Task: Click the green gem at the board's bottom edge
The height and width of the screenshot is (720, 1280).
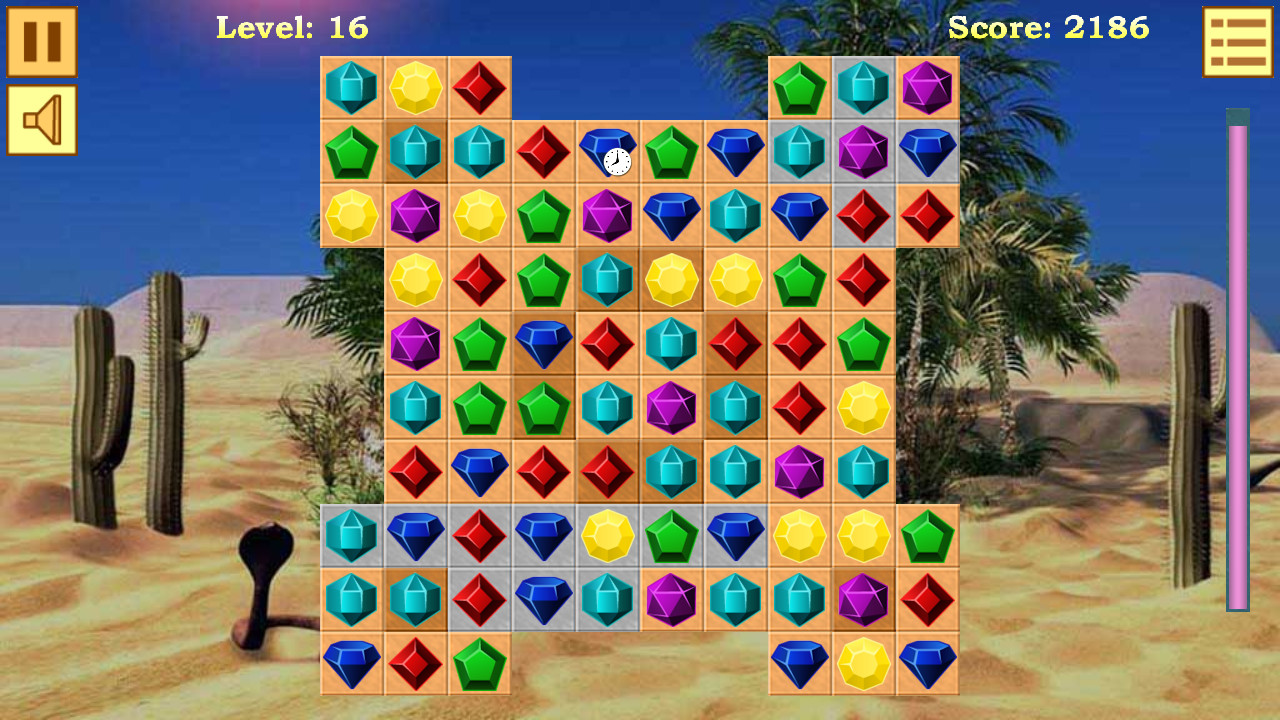Action: tap(479, 666)
